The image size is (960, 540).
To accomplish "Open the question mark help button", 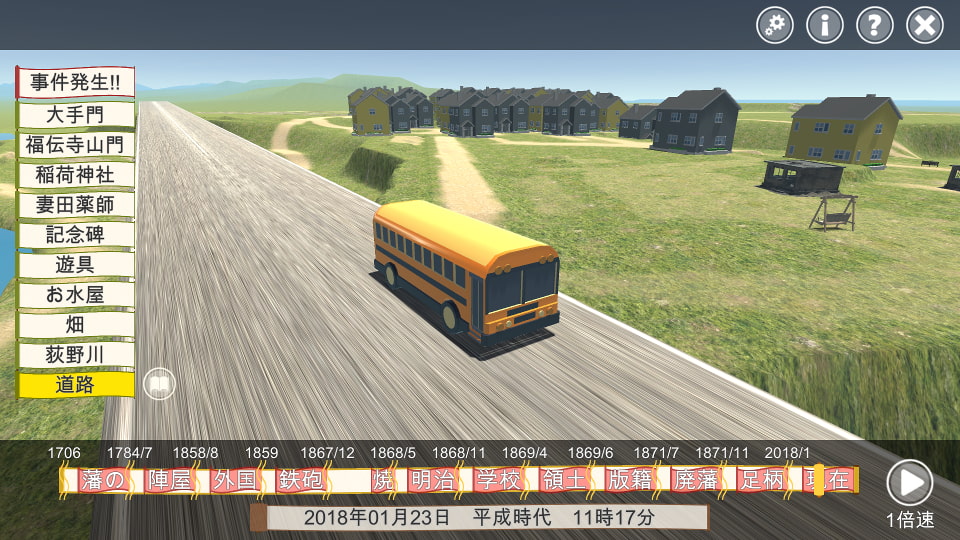I will [x=875, y=25].
